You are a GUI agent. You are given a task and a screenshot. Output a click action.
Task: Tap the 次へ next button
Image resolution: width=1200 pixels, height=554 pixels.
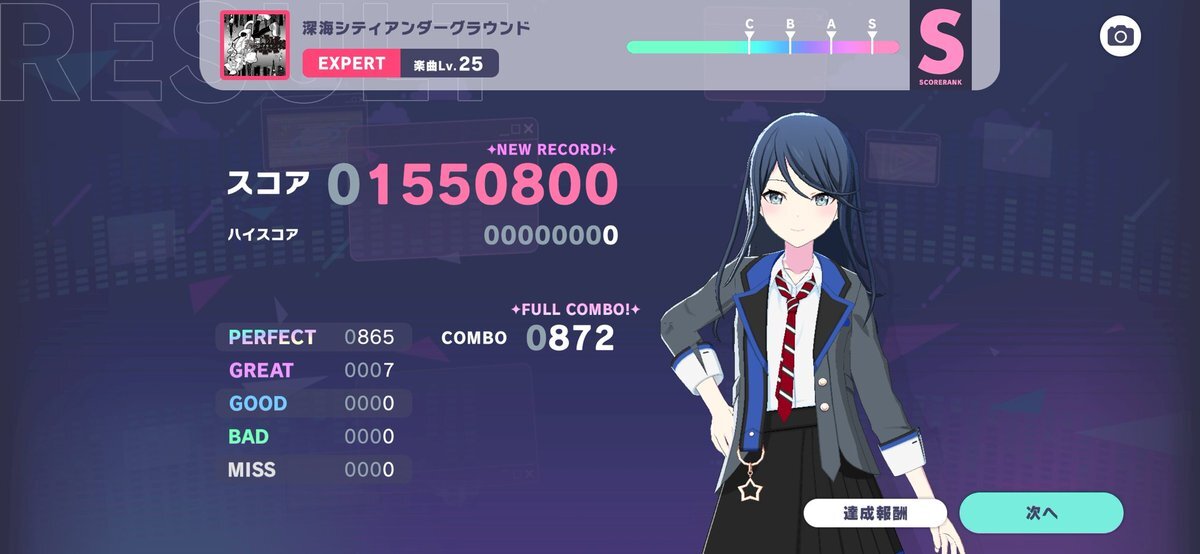coord(1041,513)
